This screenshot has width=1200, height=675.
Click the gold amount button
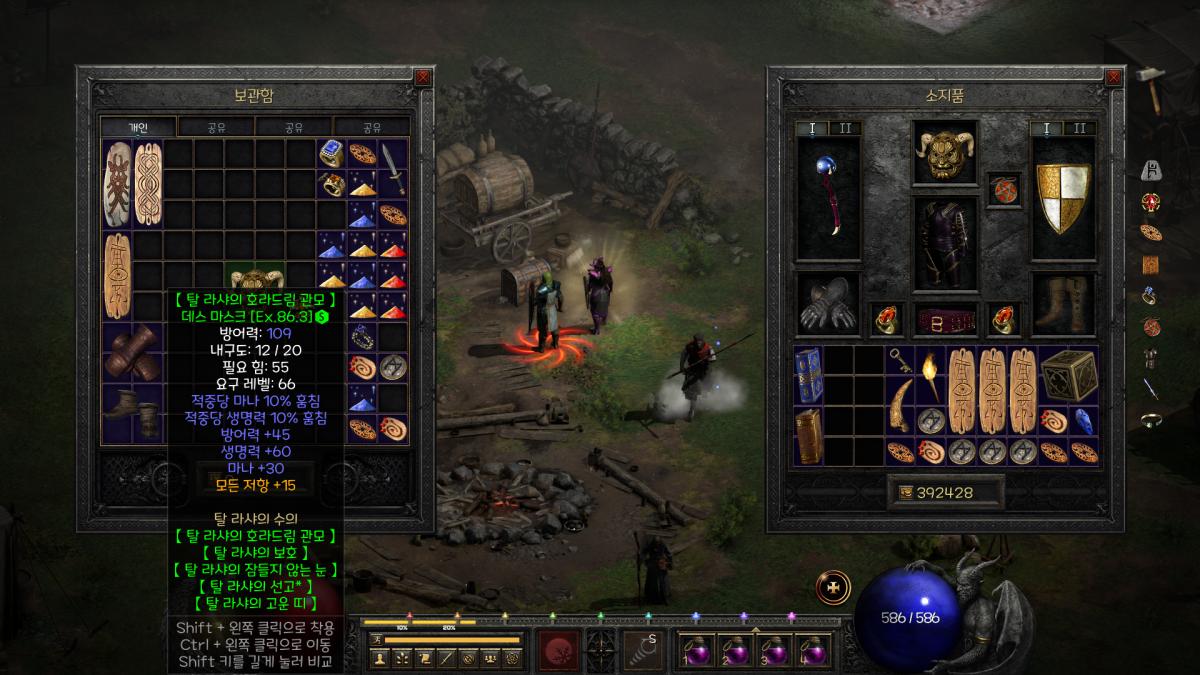[945, 492]
